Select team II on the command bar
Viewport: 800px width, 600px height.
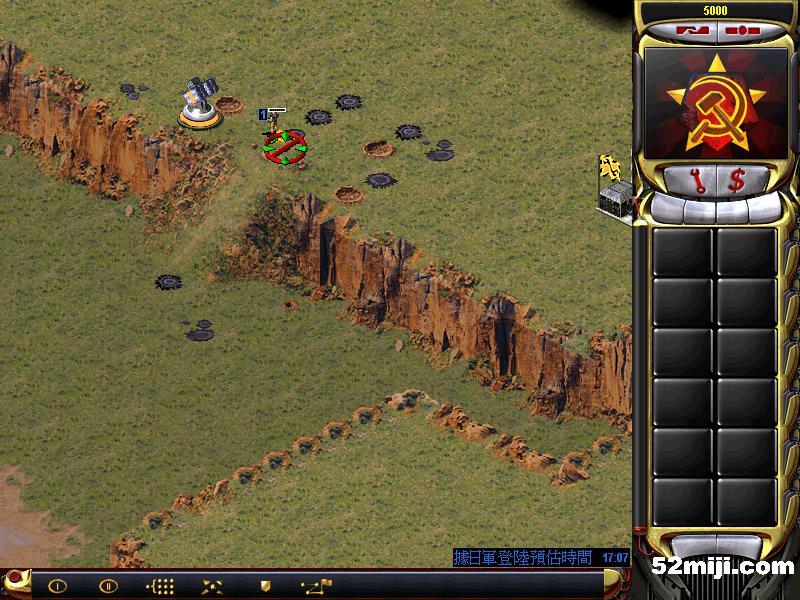[108, 585]
